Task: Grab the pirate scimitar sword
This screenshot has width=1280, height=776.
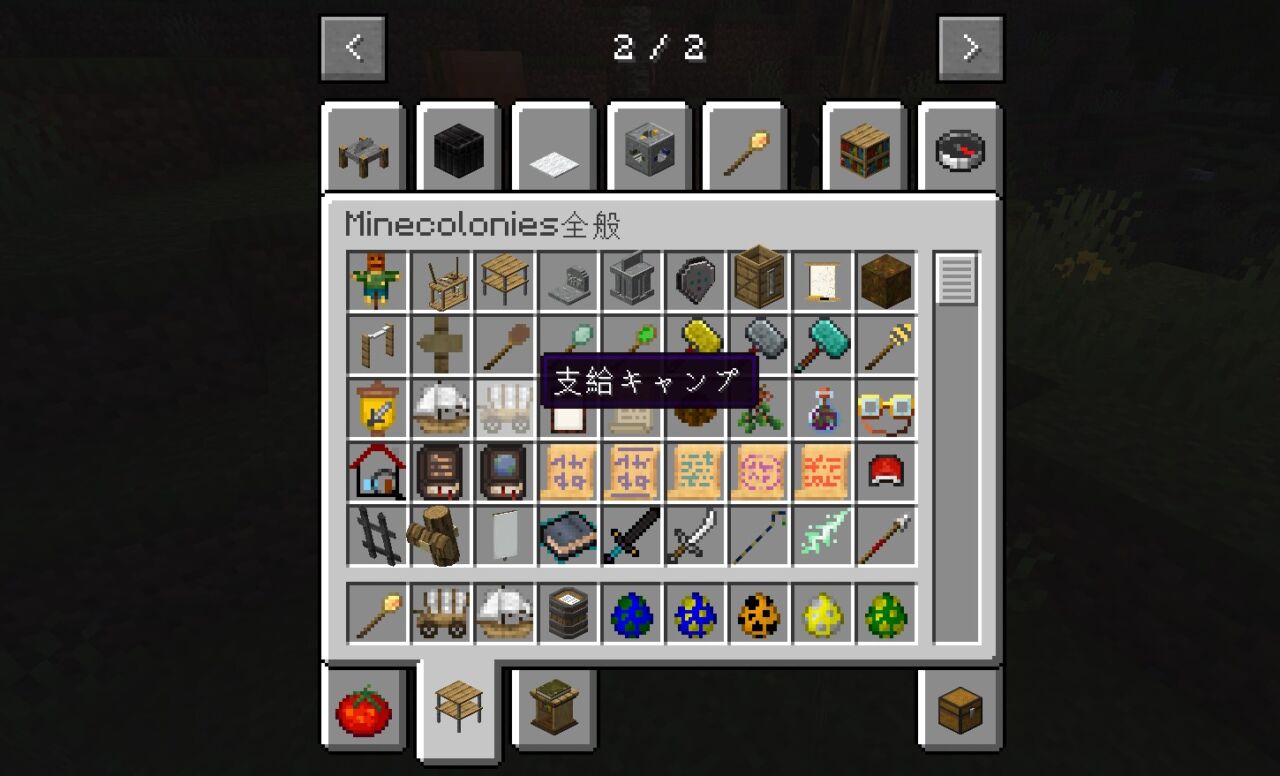Action: pos(697,535)
